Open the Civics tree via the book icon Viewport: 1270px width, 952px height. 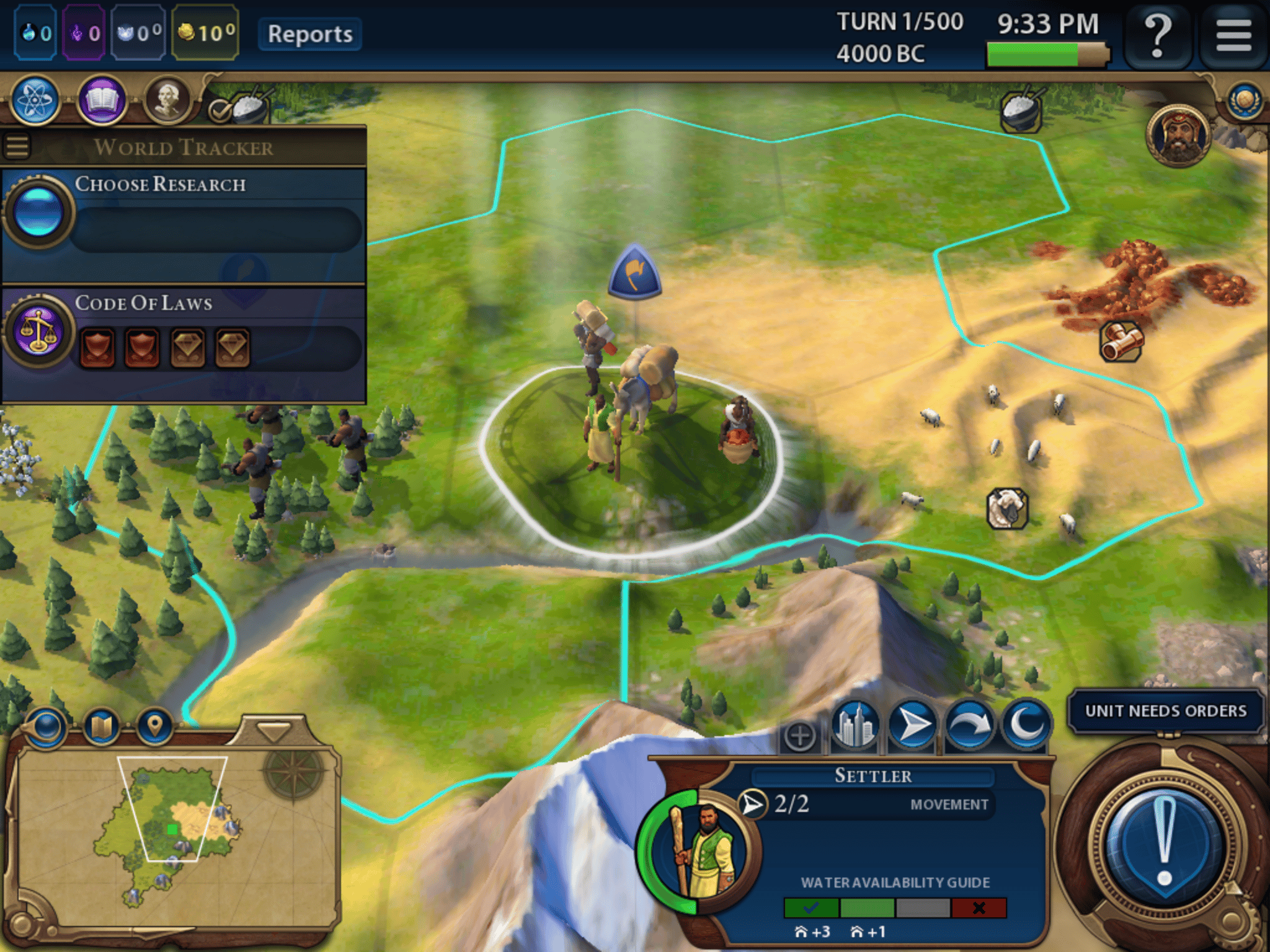(x=103, y=97)
